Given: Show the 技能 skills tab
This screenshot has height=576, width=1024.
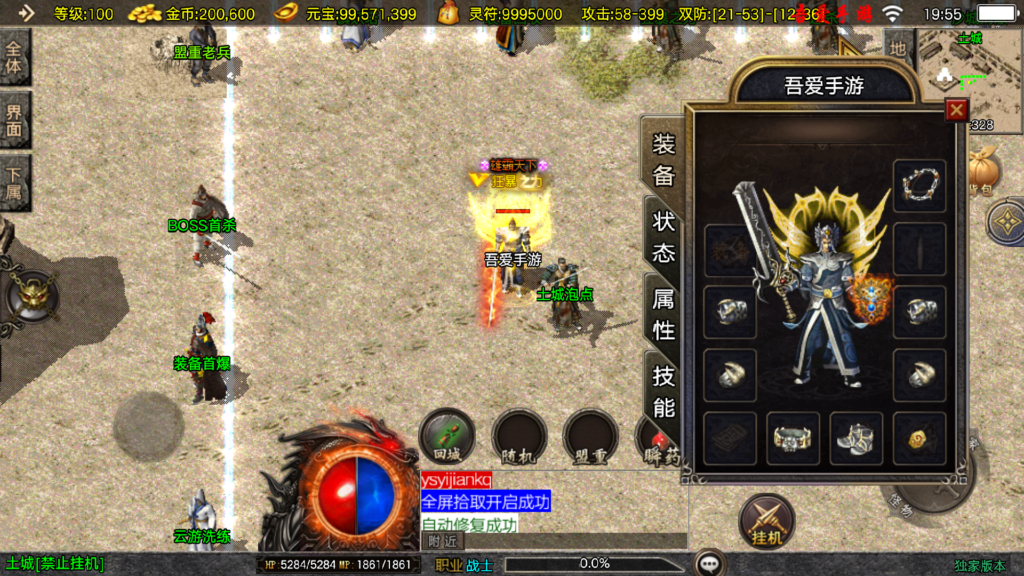Looking at the screenshot, I should click(x=664, y=391).
